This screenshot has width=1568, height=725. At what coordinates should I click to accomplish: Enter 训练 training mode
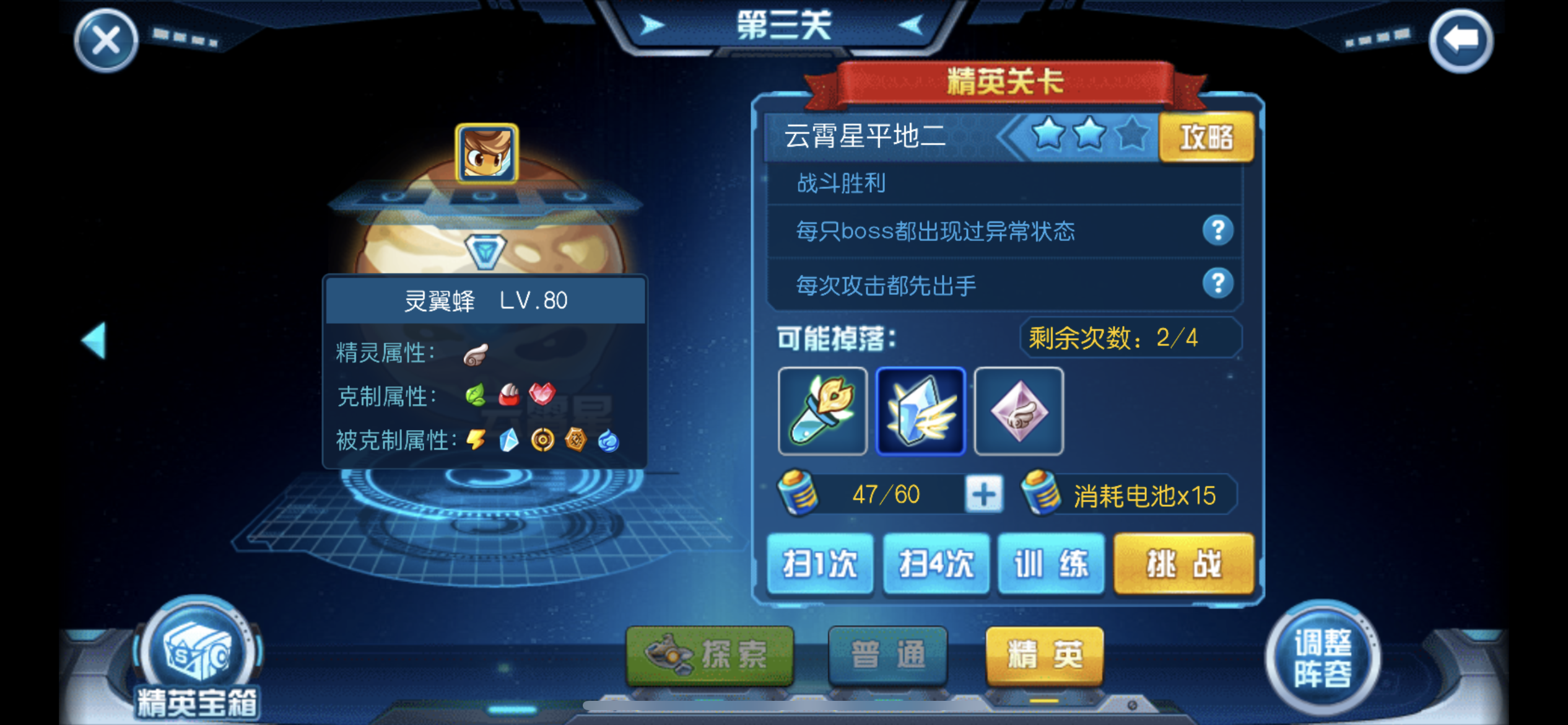point(1052,565)
